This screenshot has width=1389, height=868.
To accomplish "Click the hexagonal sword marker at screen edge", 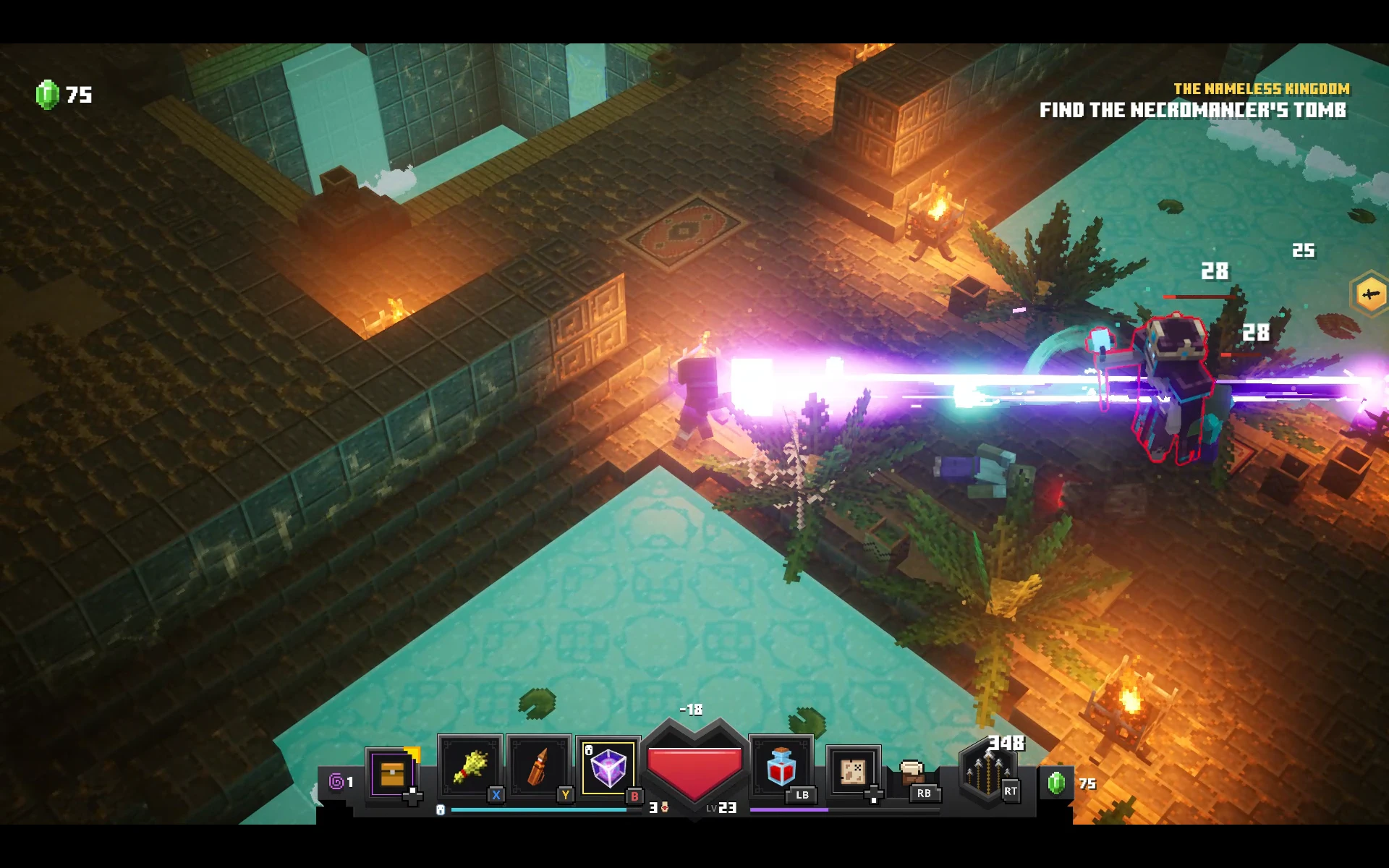I will (x=1370, y=294).
